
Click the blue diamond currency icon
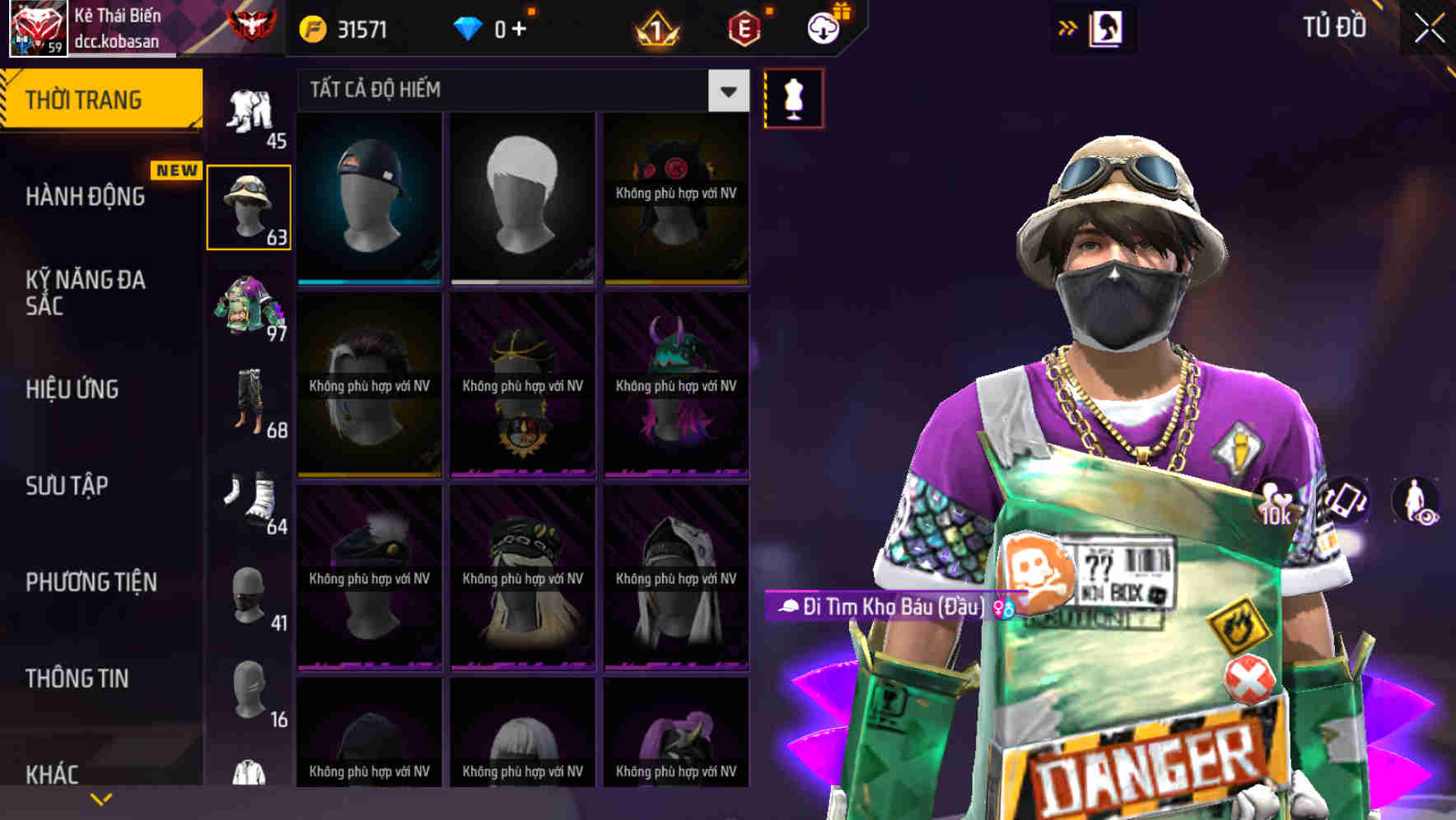point(469,27)
